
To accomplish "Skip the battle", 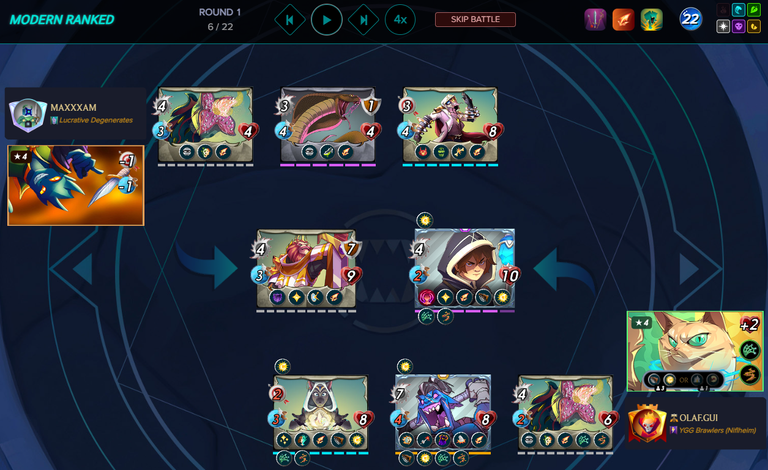I will coord(475,20).
